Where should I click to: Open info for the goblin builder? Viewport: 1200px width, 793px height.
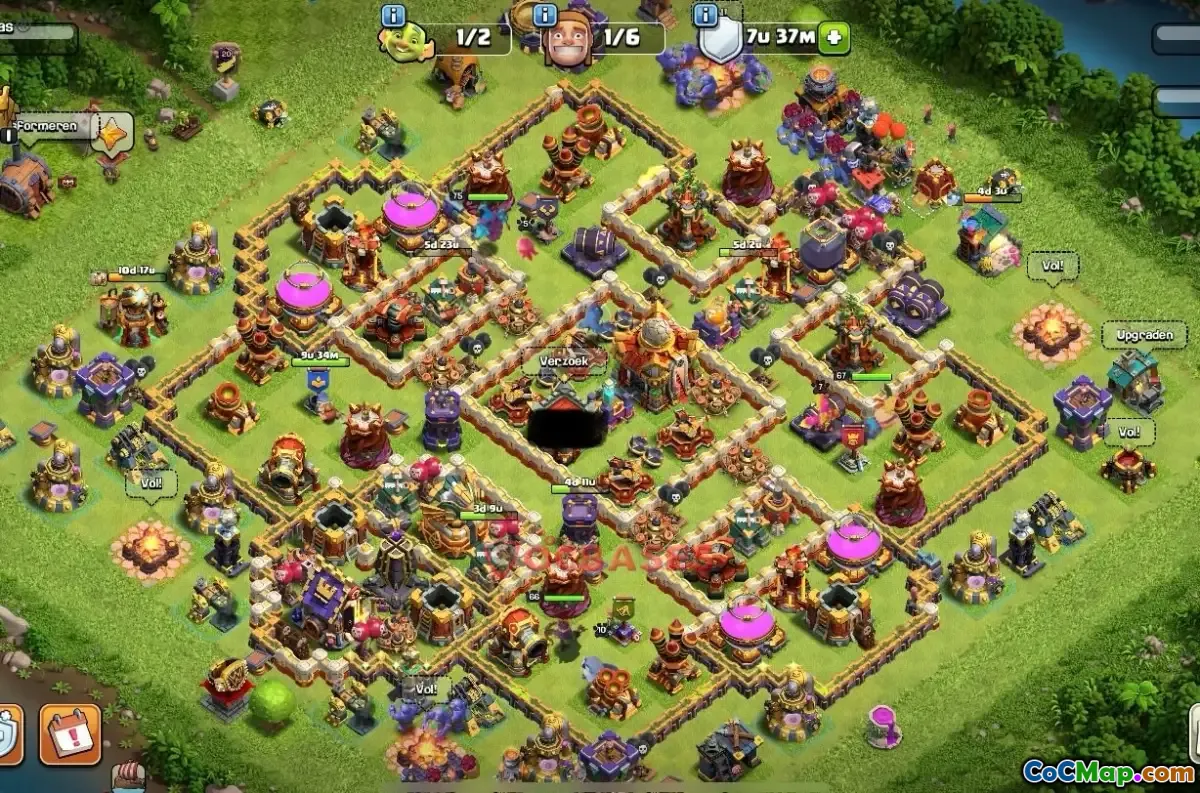(394, 15)
